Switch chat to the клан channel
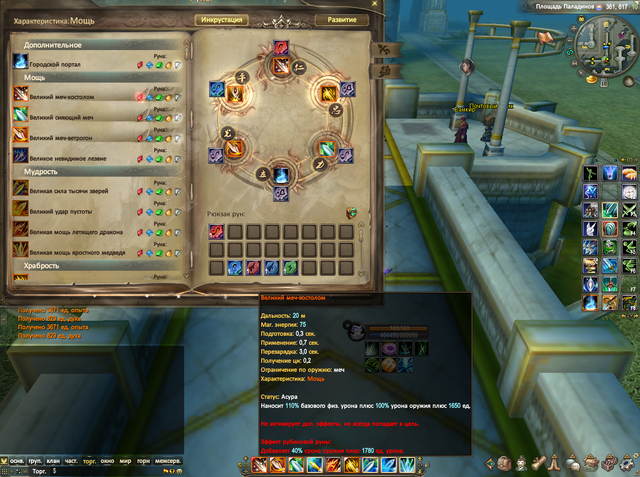 click(x=52, y=461)
